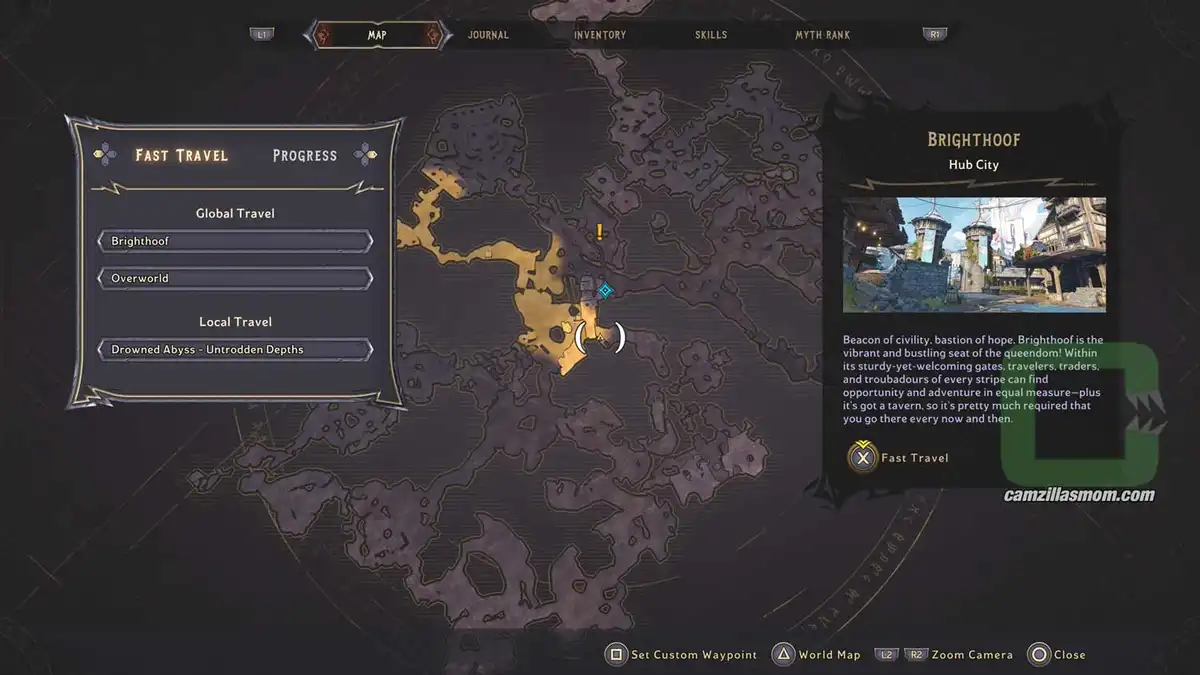Set a custom waypoint
The image size is (1200, 675).
[x=682, y=655]
